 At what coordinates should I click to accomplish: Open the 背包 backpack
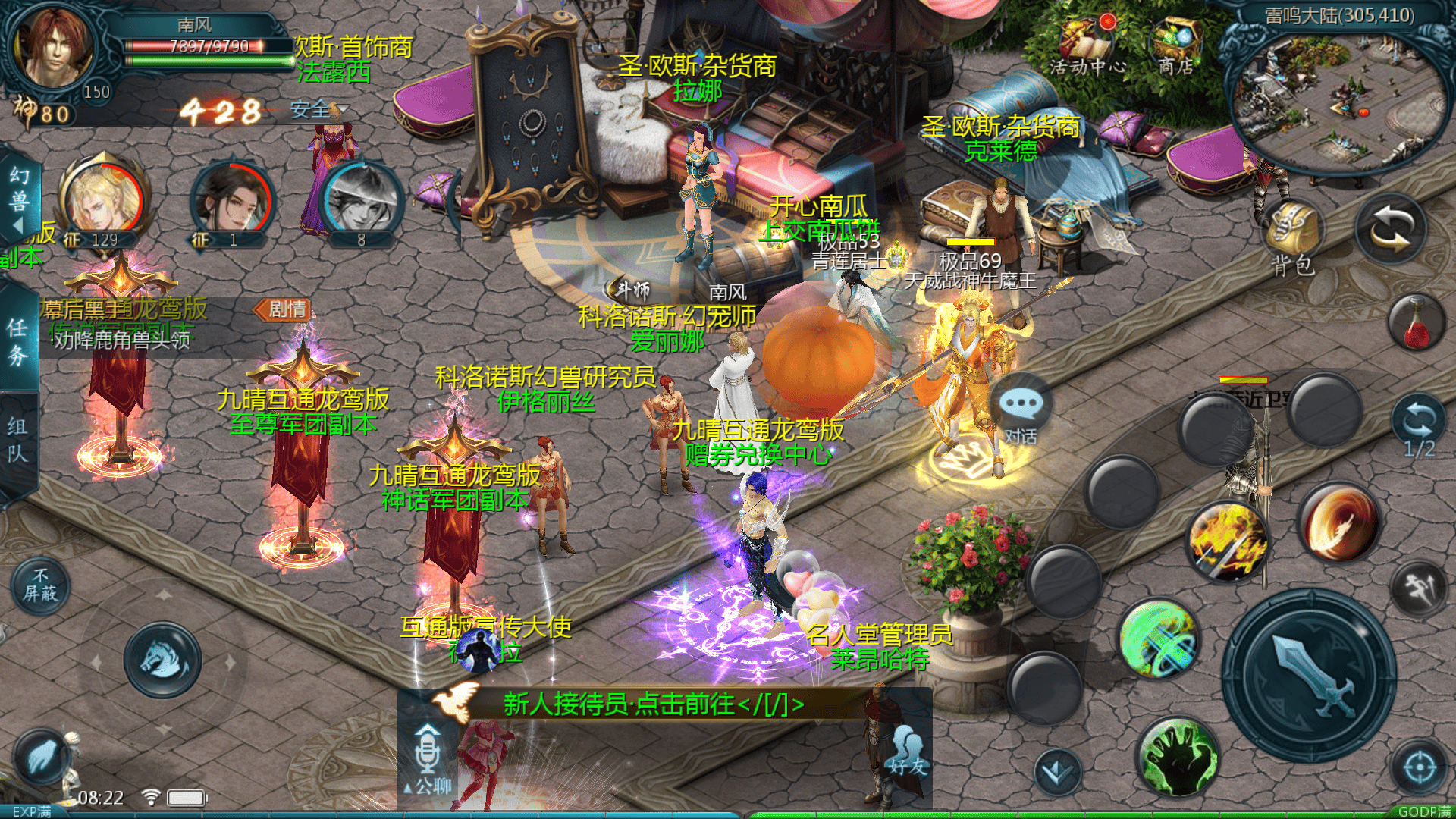(1292, 237)
